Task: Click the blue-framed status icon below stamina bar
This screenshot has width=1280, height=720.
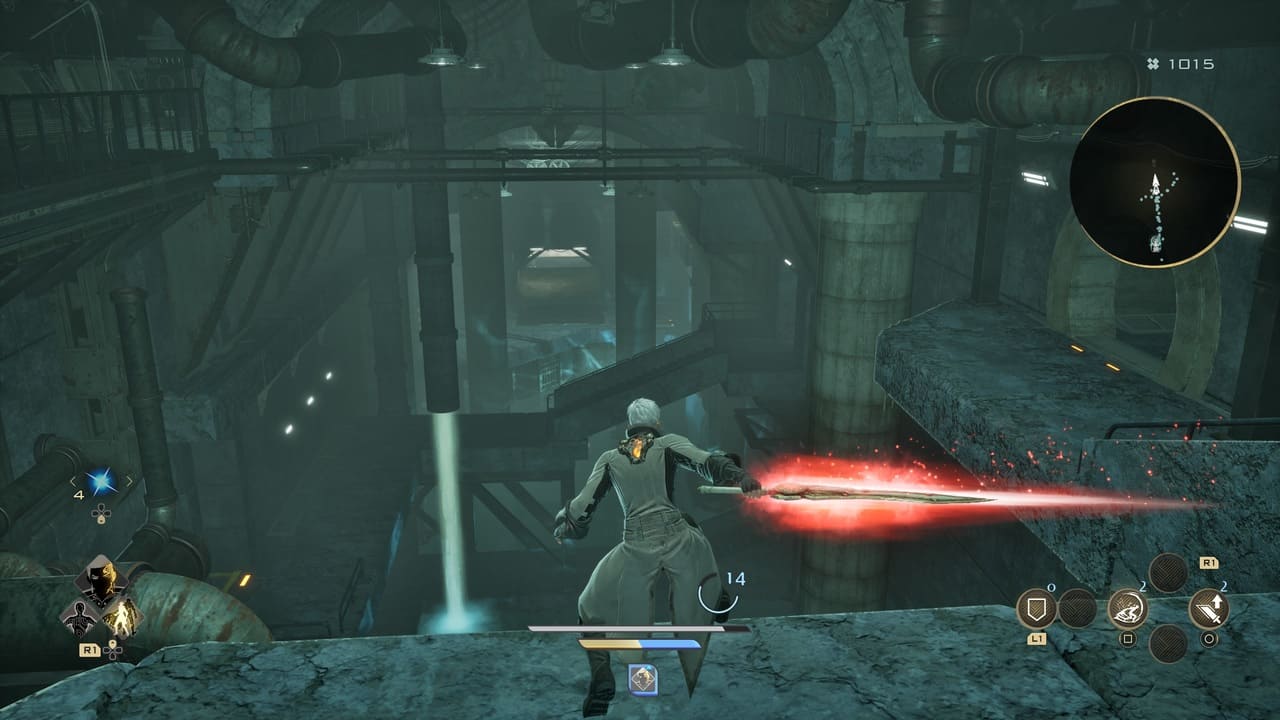Action: 642,680
